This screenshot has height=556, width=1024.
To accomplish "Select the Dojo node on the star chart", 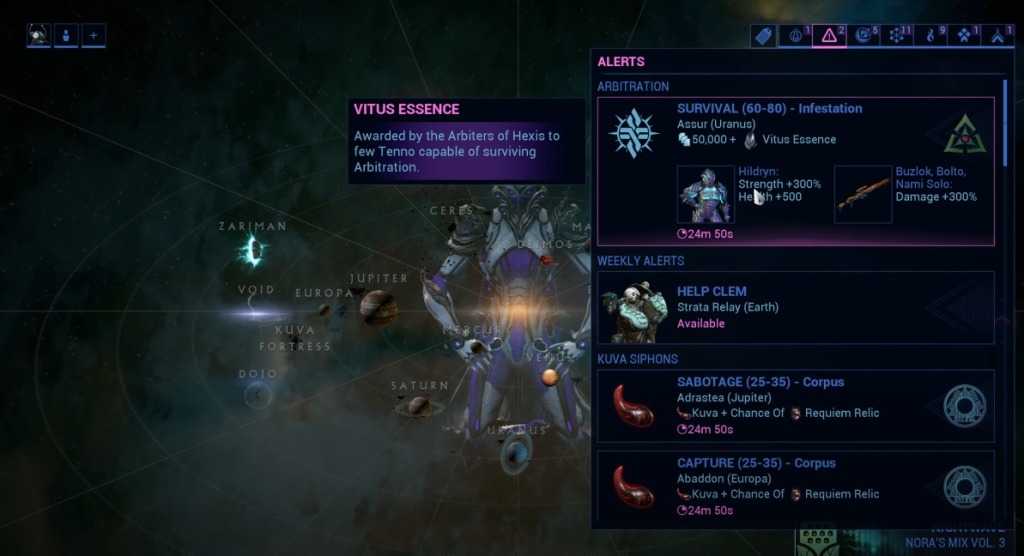I will tap(257, 395).
